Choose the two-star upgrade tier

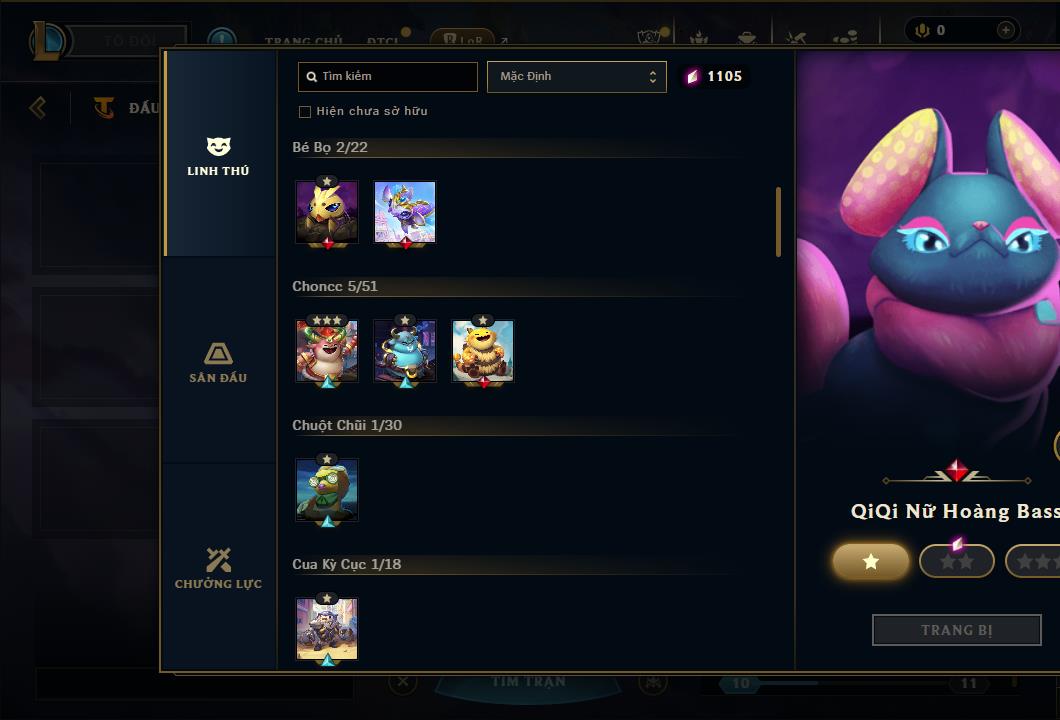pos(956,561)
